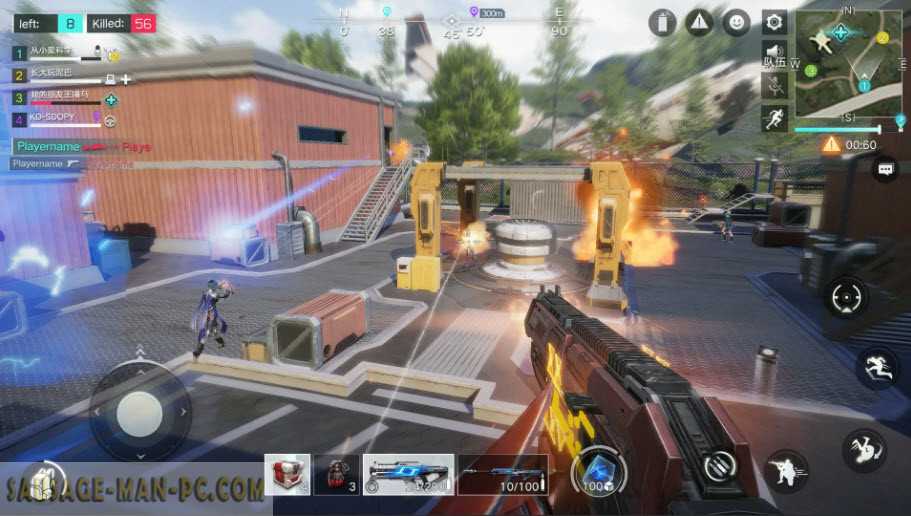Expand the minimap

841,65
